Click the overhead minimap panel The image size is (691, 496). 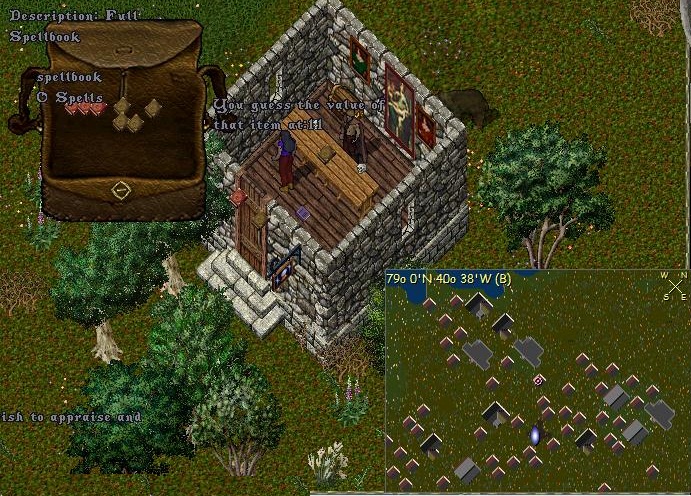point(535,385)
